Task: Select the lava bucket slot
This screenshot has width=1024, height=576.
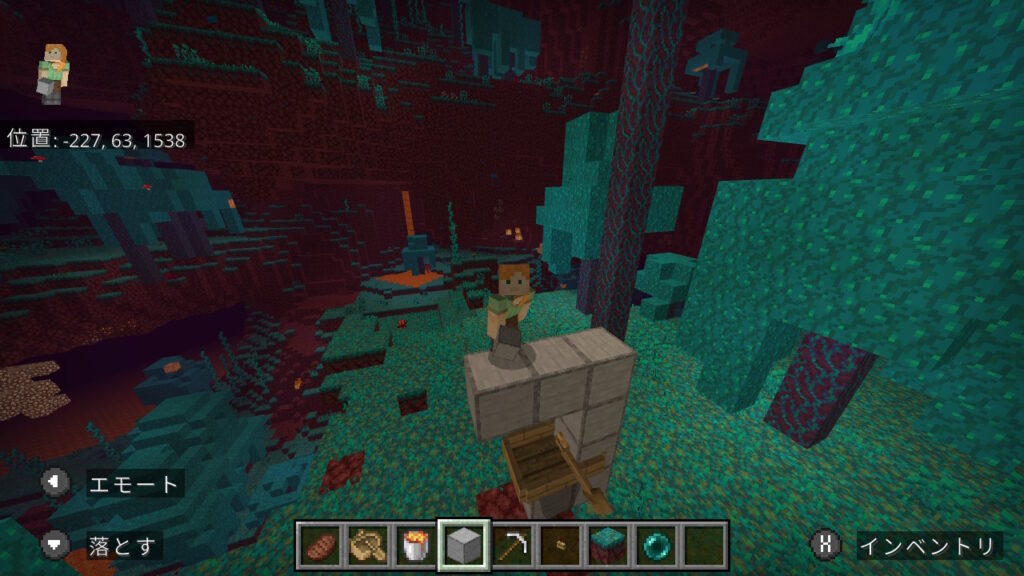Action: point(415,546)
